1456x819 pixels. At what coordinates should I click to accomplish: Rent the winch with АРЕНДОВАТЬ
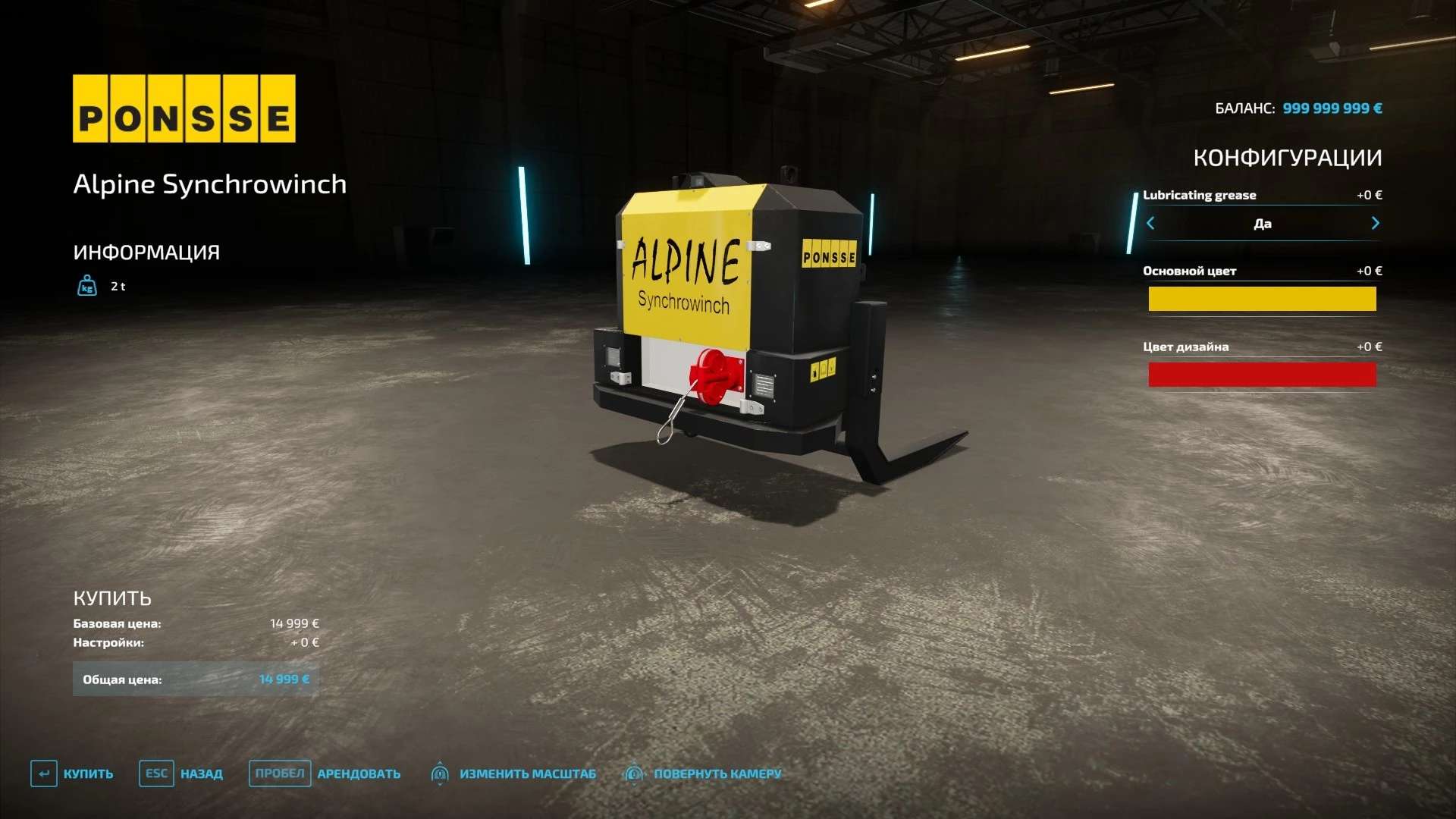(x=325, y=773)
